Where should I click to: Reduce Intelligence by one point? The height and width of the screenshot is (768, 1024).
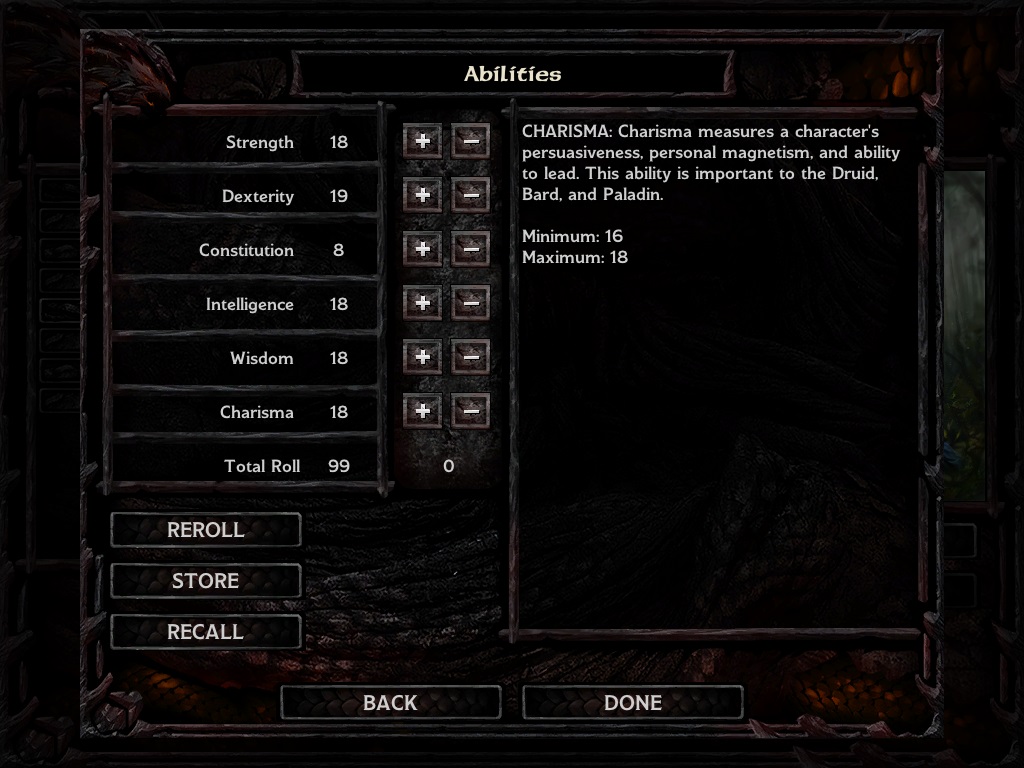coord(471,304)
